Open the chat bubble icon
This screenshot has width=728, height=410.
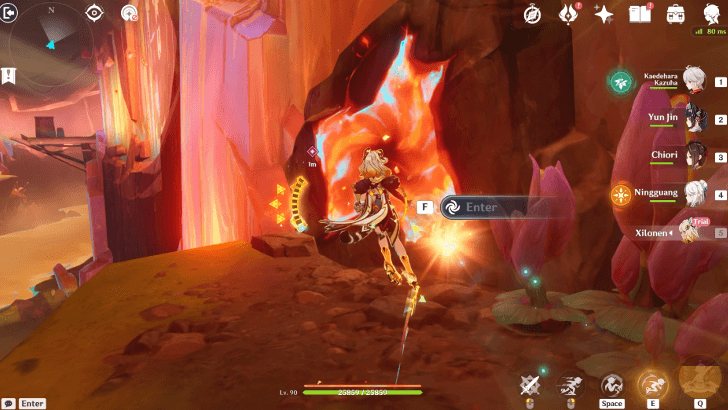click(8, 403)
